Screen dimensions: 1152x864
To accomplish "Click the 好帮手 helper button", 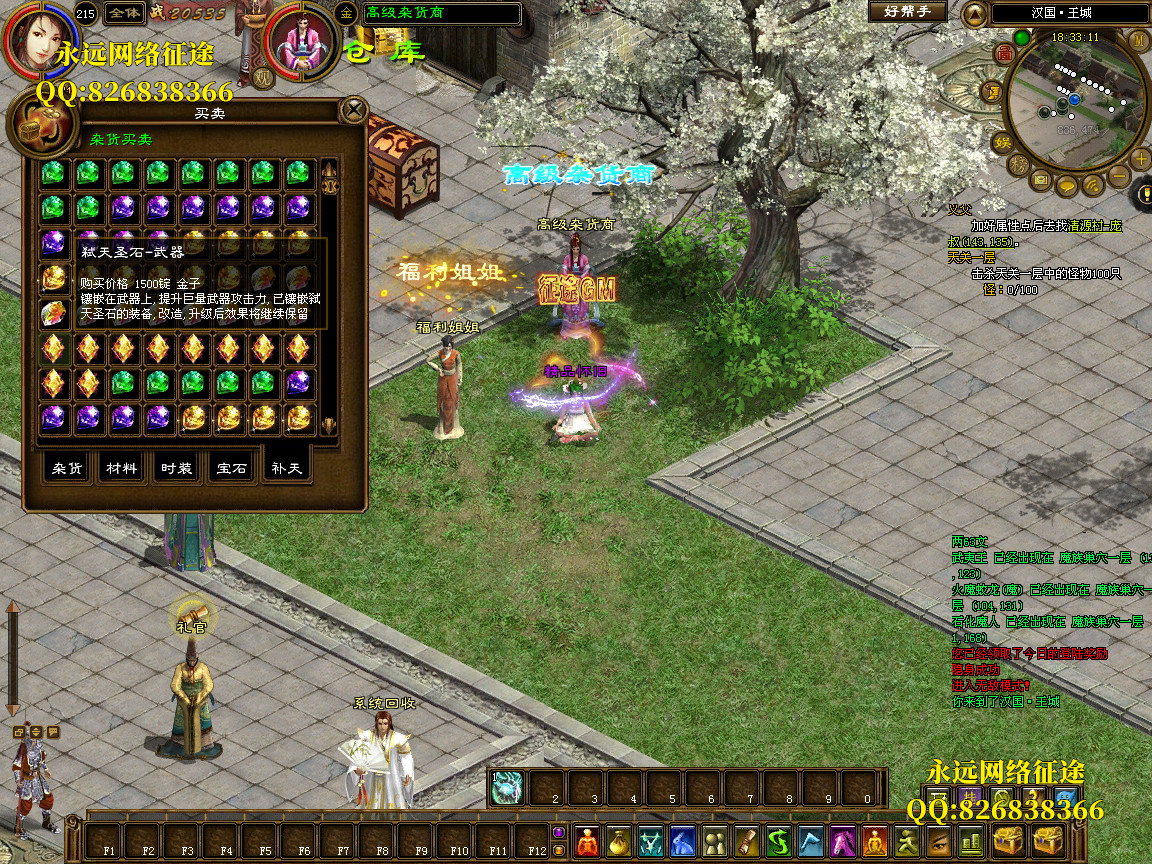I will point(907,12).
